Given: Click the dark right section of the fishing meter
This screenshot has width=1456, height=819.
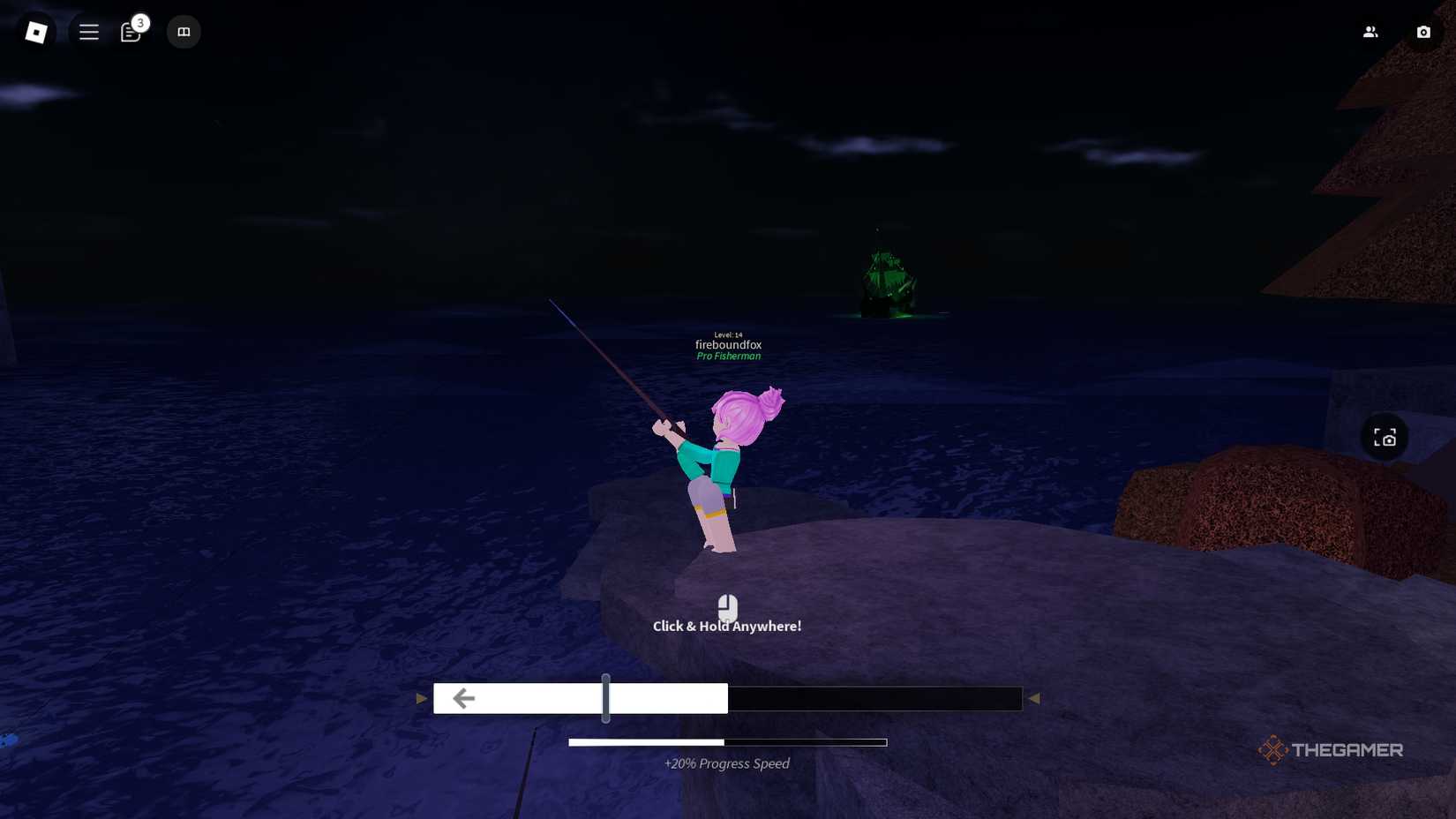Looking at the screenshot, I should [x=874, y=698].
